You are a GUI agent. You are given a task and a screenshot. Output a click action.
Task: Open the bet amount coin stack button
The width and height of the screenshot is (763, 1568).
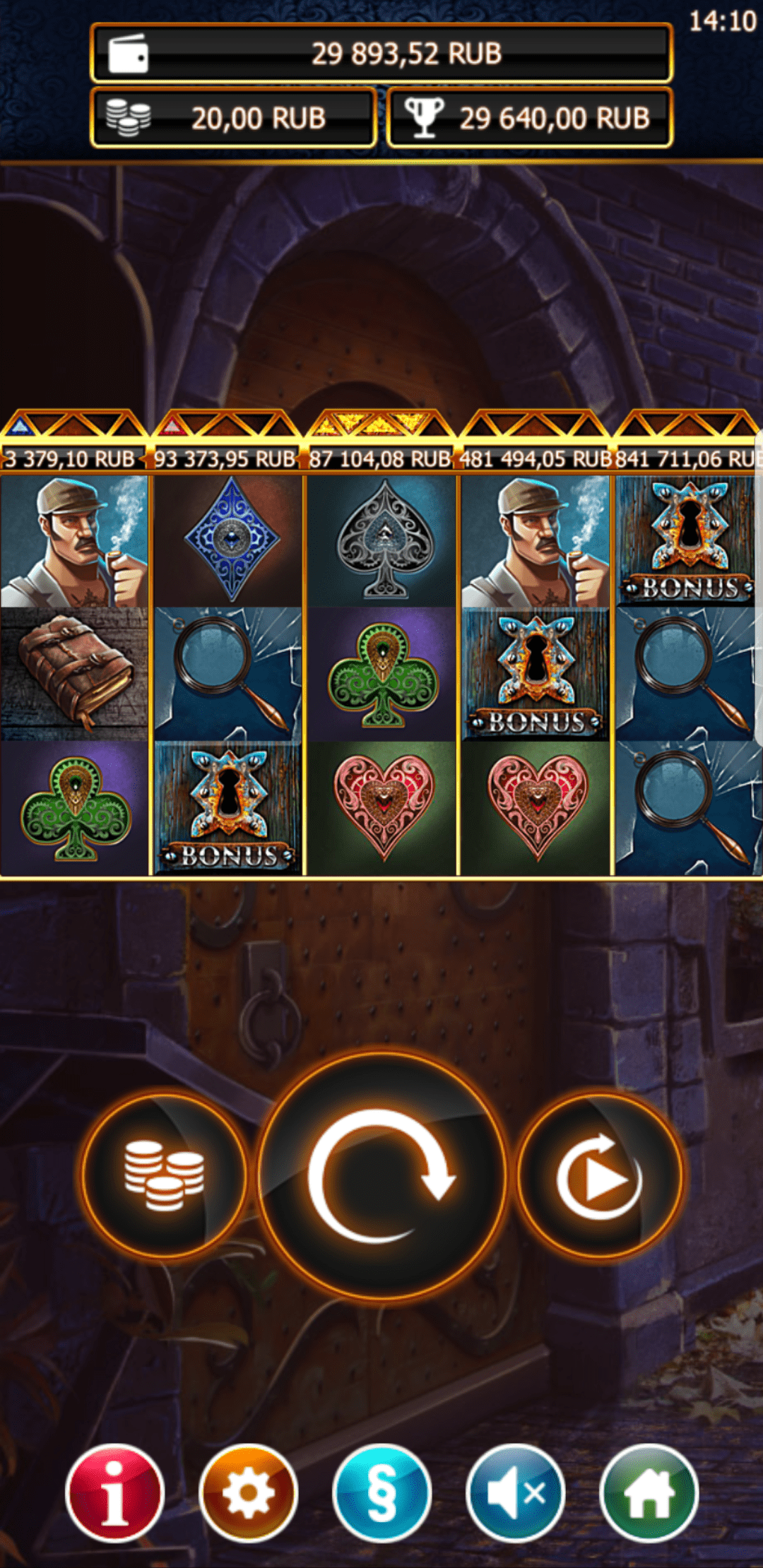coord(164,1175)
